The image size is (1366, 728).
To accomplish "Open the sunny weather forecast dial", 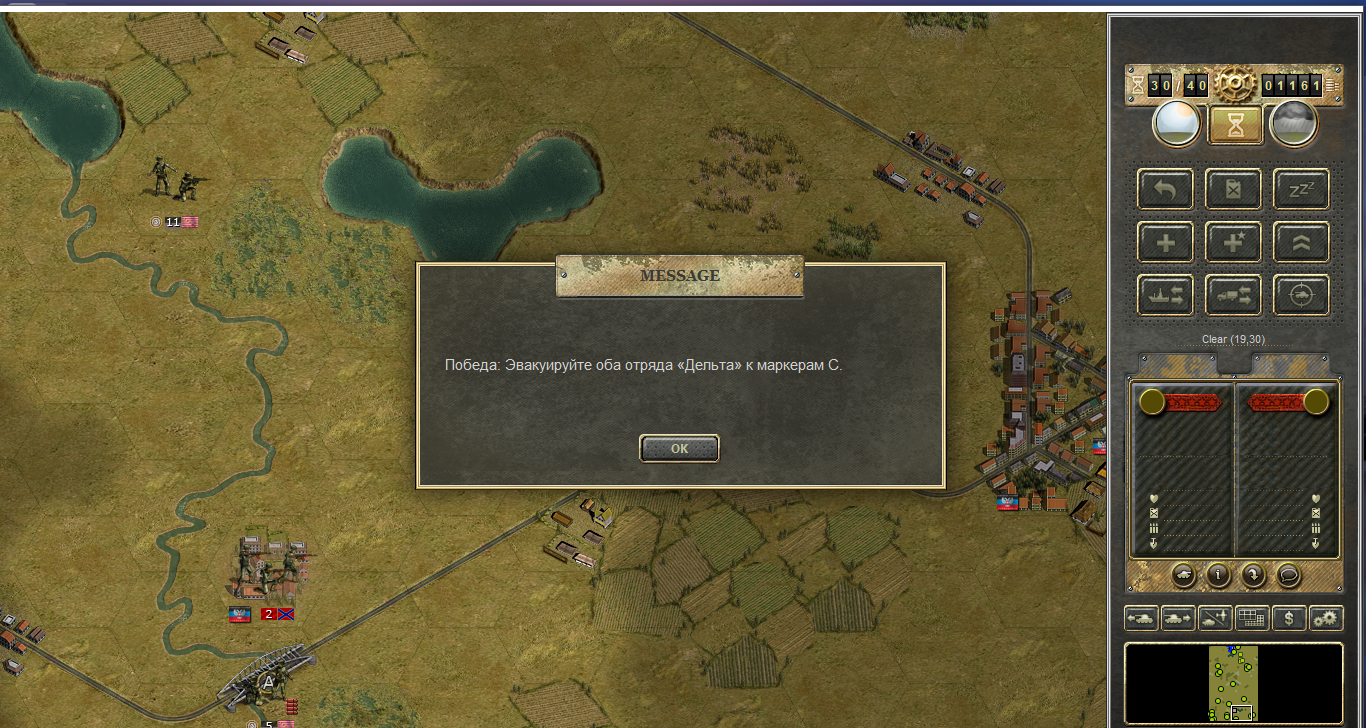I will (1177, 124).
